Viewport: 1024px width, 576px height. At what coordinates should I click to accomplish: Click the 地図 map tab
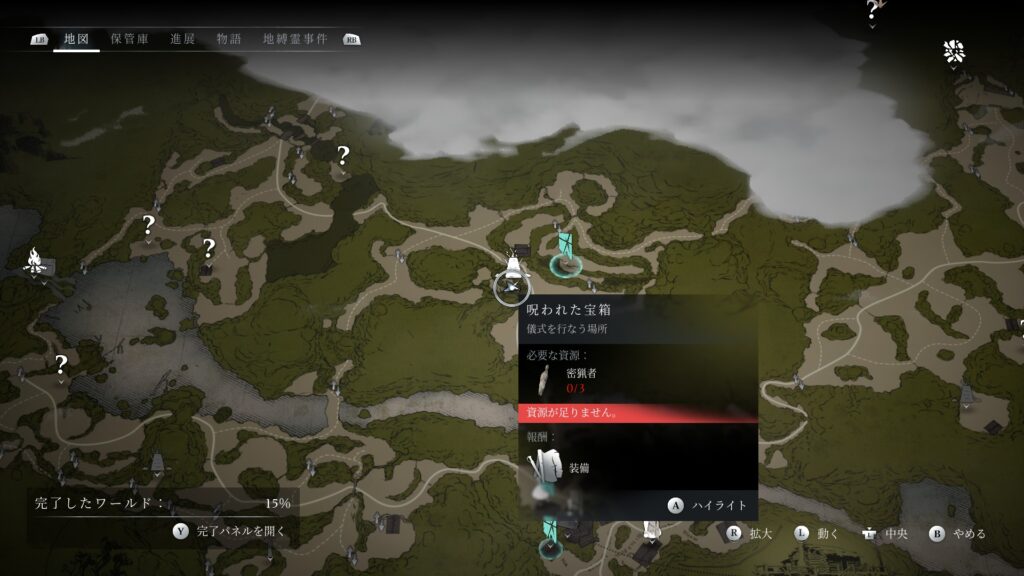click(77, 39)
